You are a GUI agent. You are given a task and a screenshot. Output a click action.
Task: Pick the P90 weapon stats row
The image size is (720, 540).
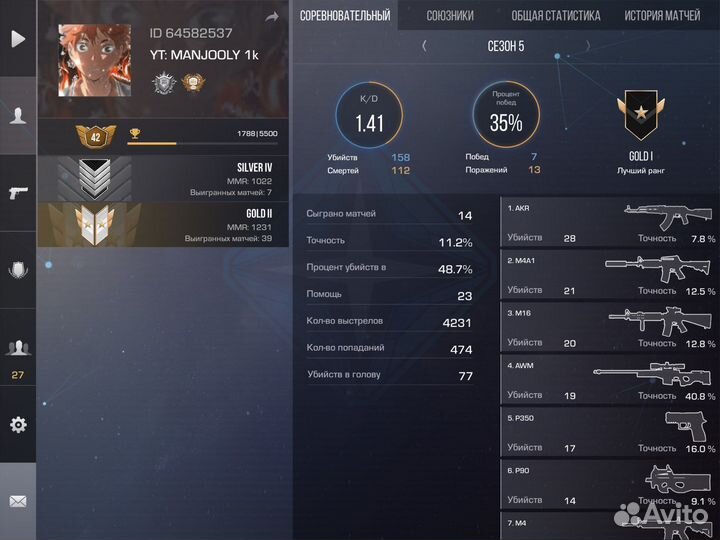[610, 484]
